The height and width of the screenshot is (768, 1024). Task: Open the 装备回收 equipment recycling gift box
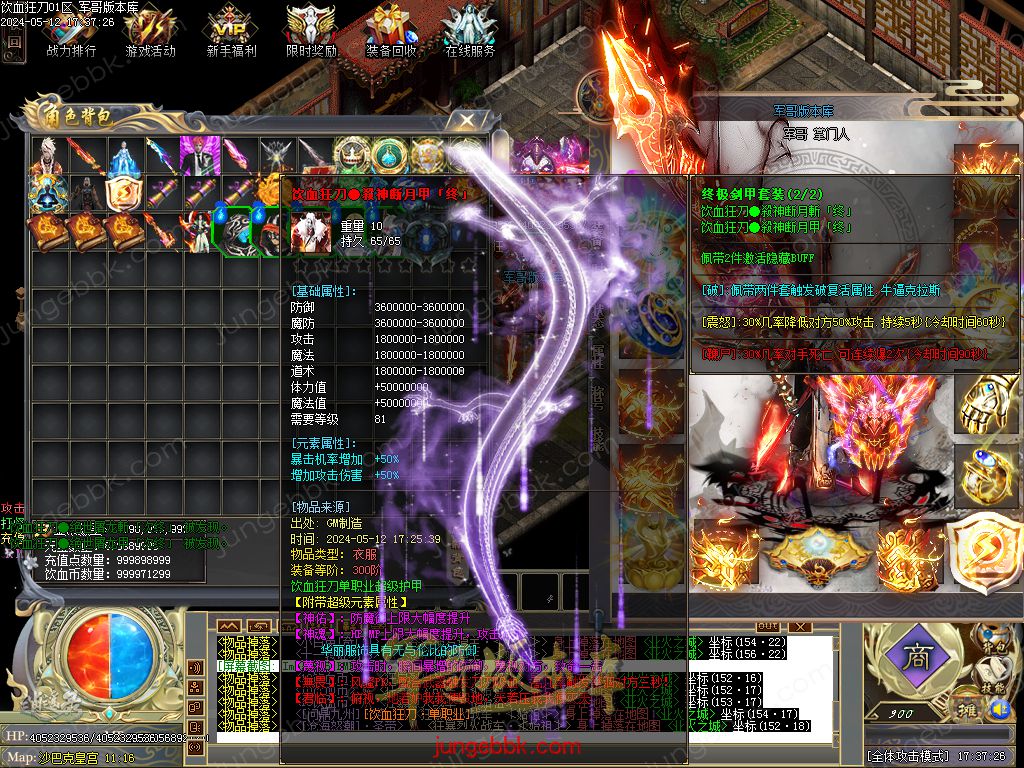pos(391,30)
